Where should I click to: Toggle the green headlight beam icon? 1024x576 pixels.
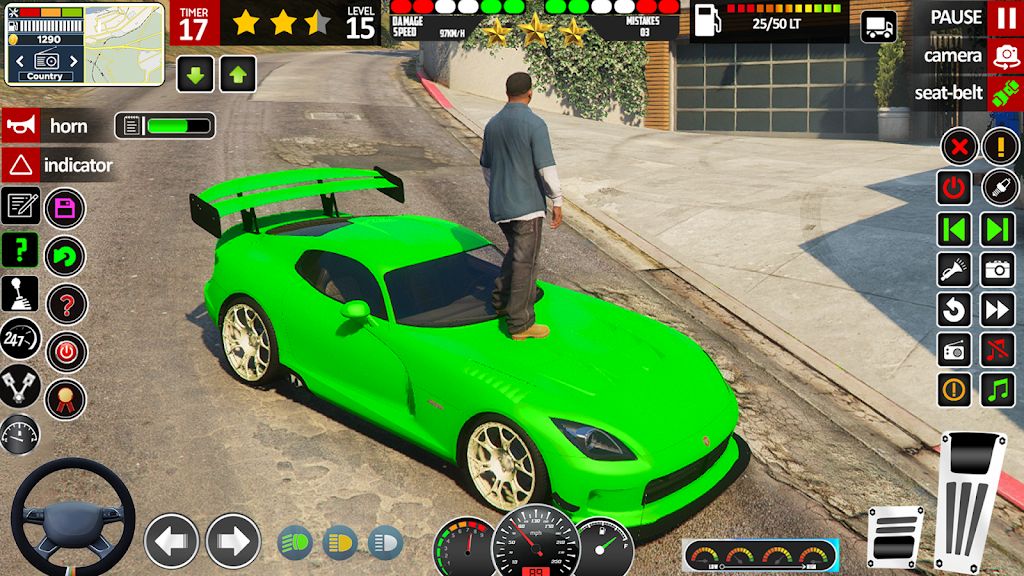click(x=295, y=542)
